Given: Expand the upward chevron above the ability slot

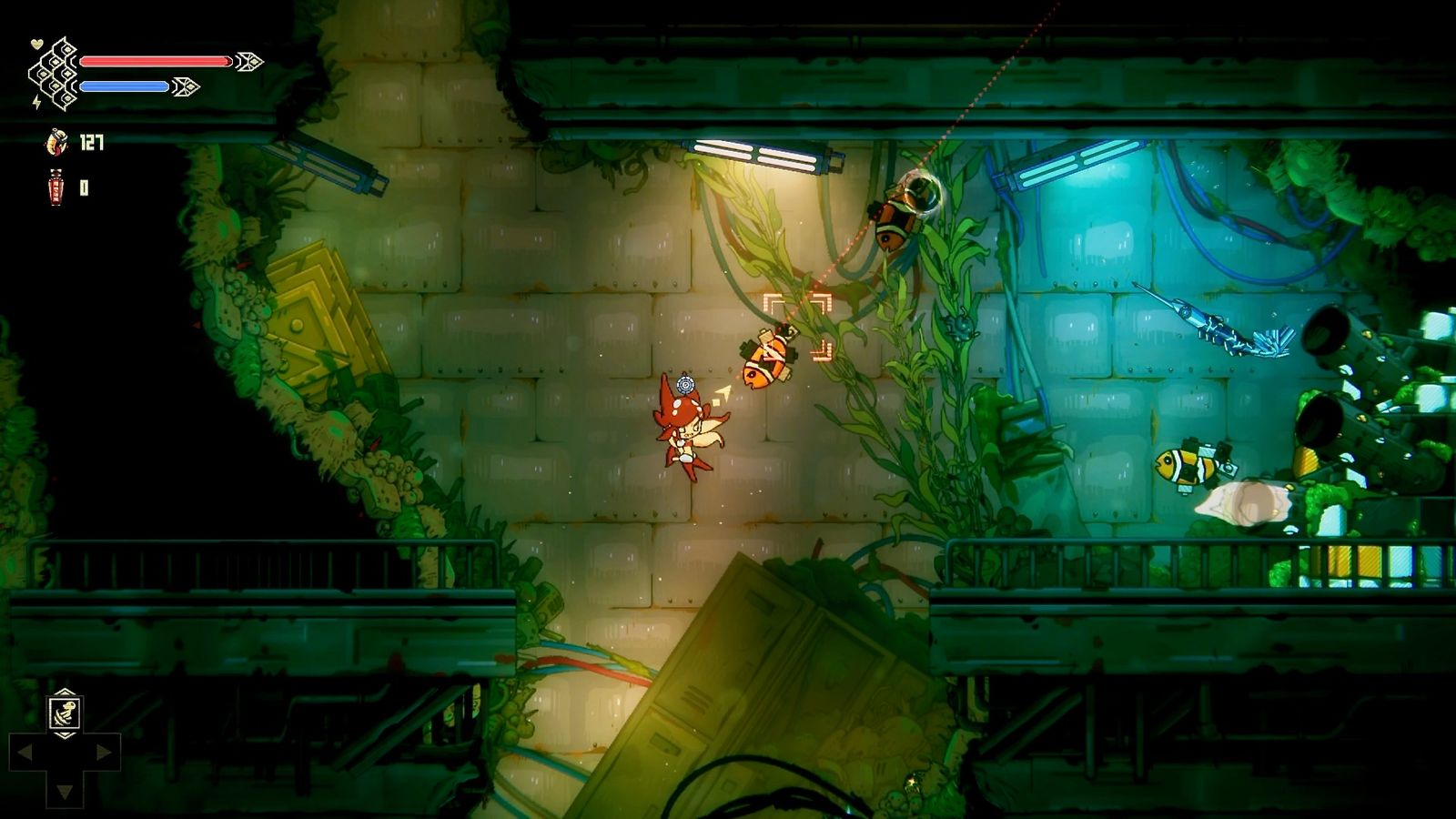Looking at the screenshot, I should (x=66, y=692).
